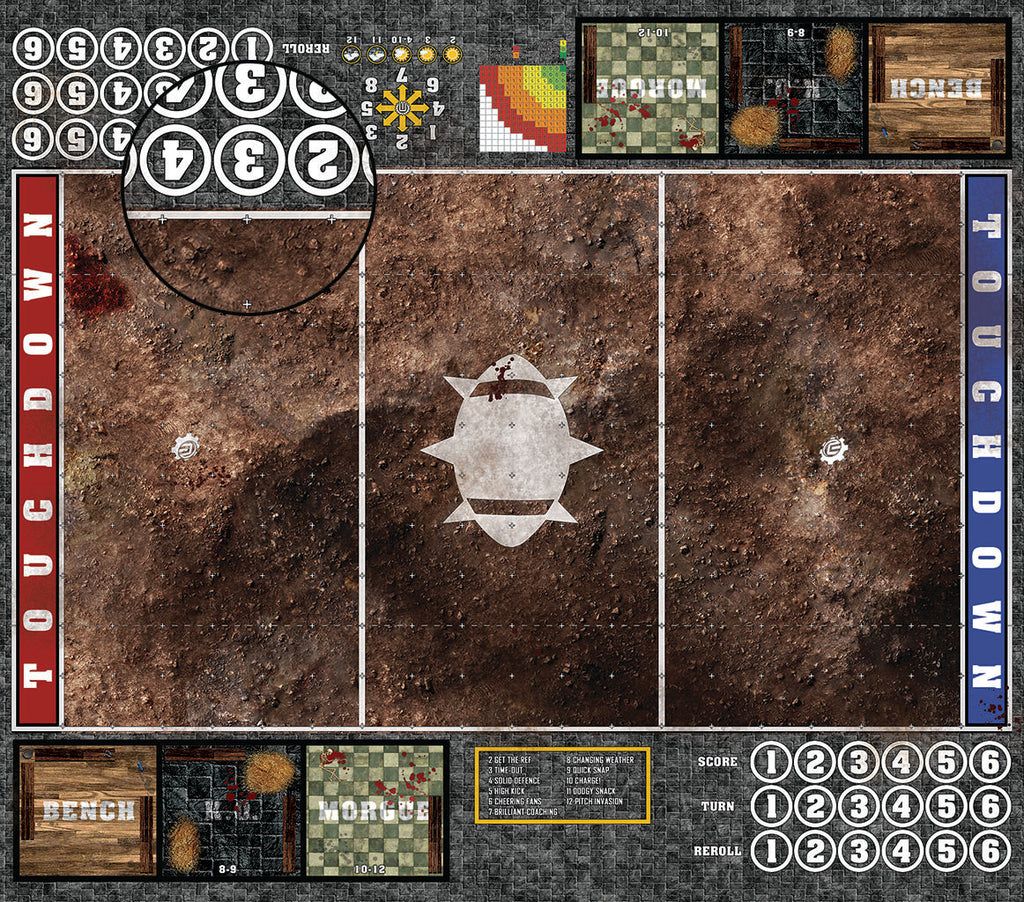This screenshot has height=902, width=1024.
Task: Click the red Touchdown end zone
Action: [x=37, y=450]
